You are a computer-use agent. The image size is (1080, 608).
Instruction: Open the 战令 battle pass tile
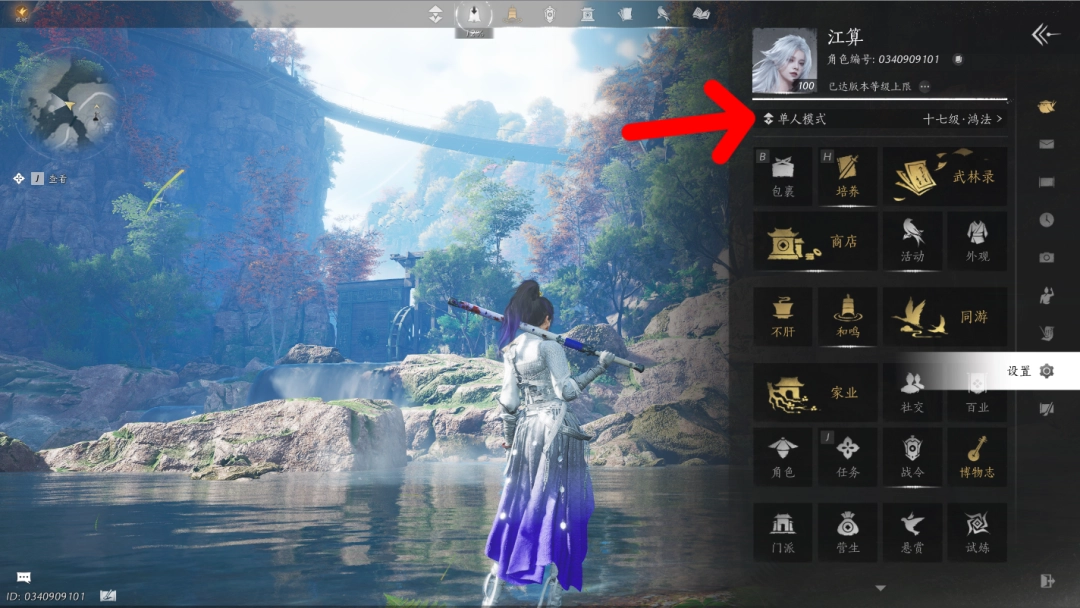(x=911, y=458)
